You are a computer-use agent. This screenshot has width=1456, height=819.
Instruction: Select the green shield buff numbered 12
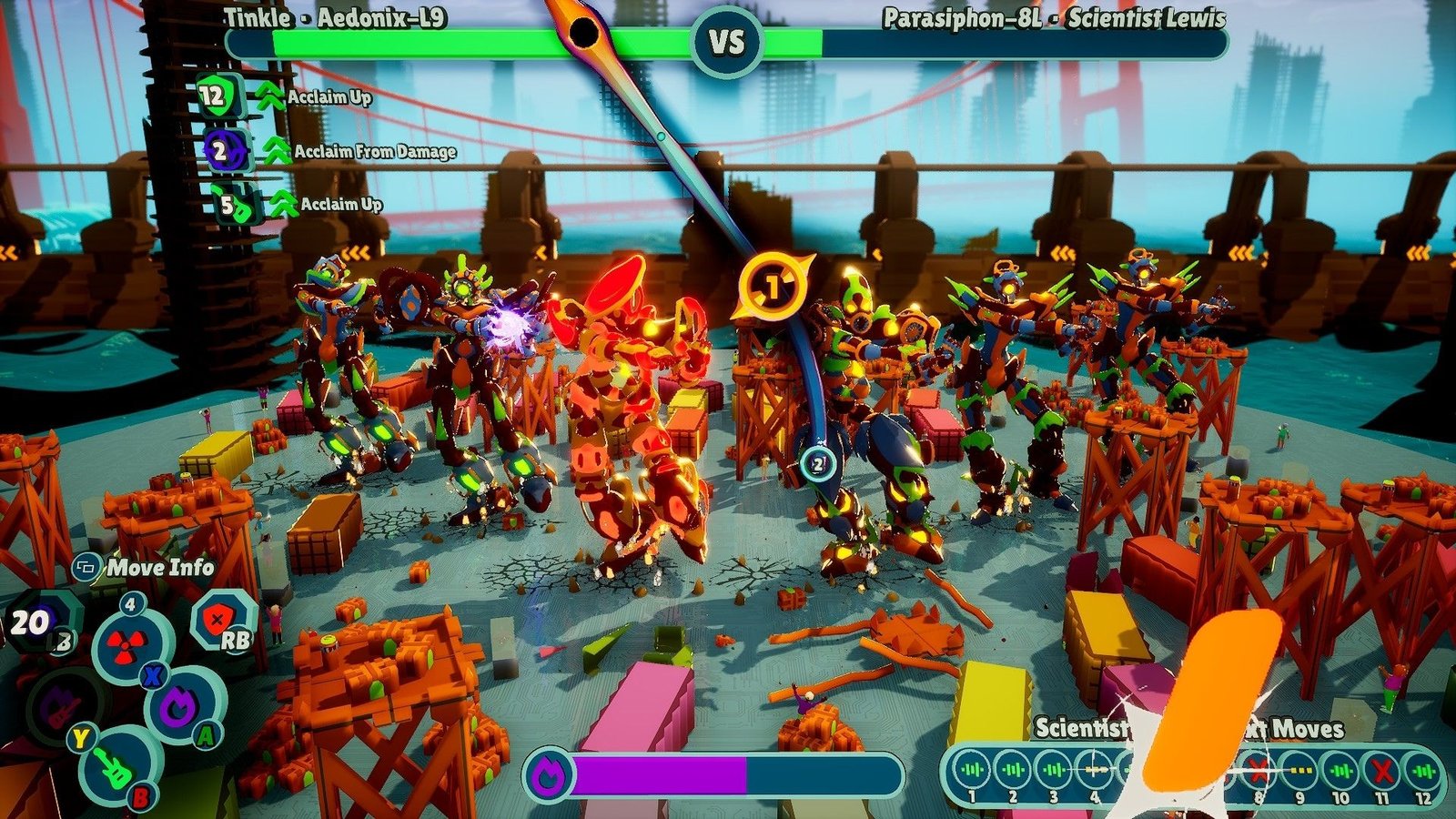[219, 95]
